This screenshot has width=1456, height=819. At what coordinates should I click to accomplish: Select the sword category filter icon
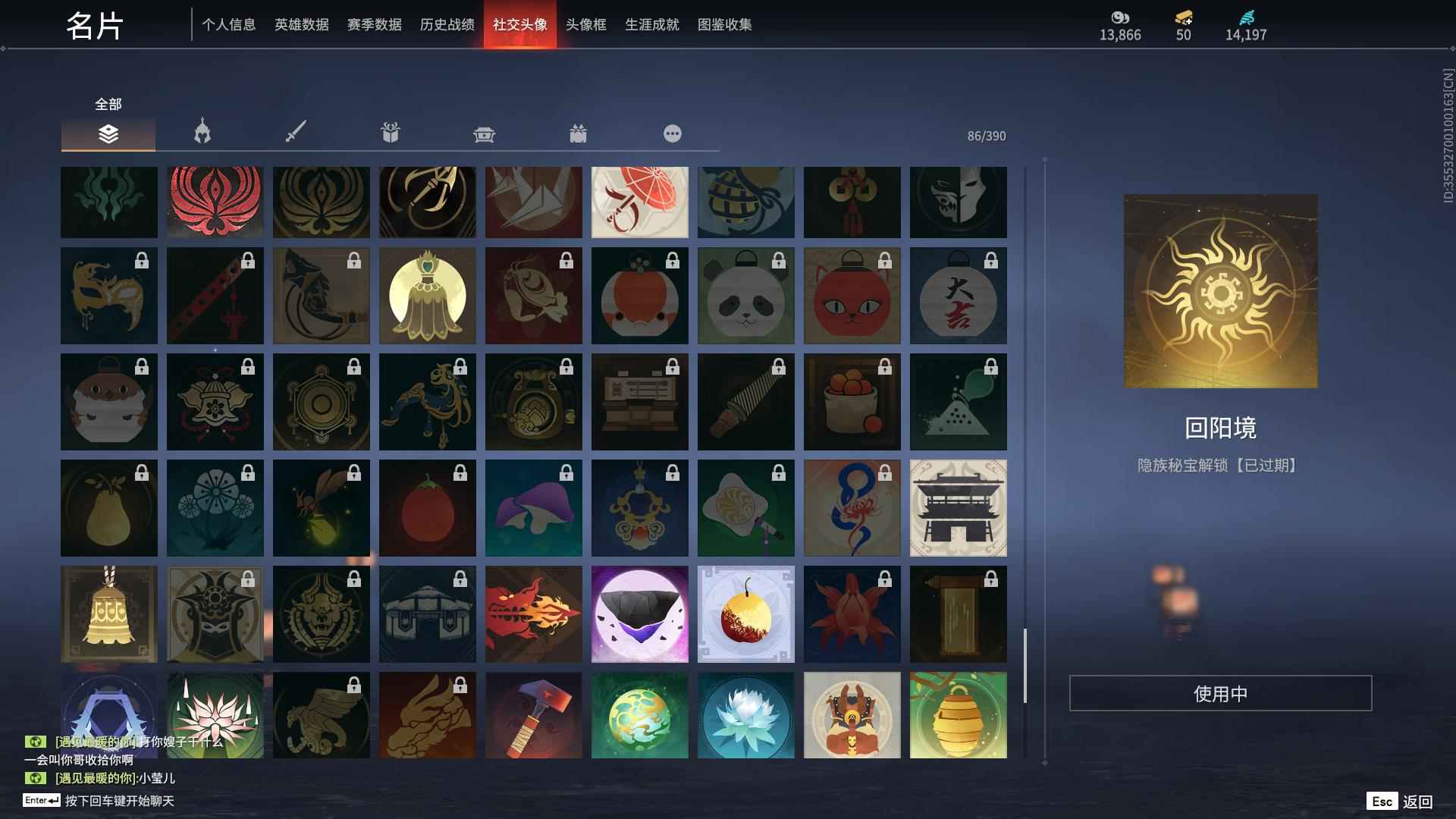click(295, 130)
